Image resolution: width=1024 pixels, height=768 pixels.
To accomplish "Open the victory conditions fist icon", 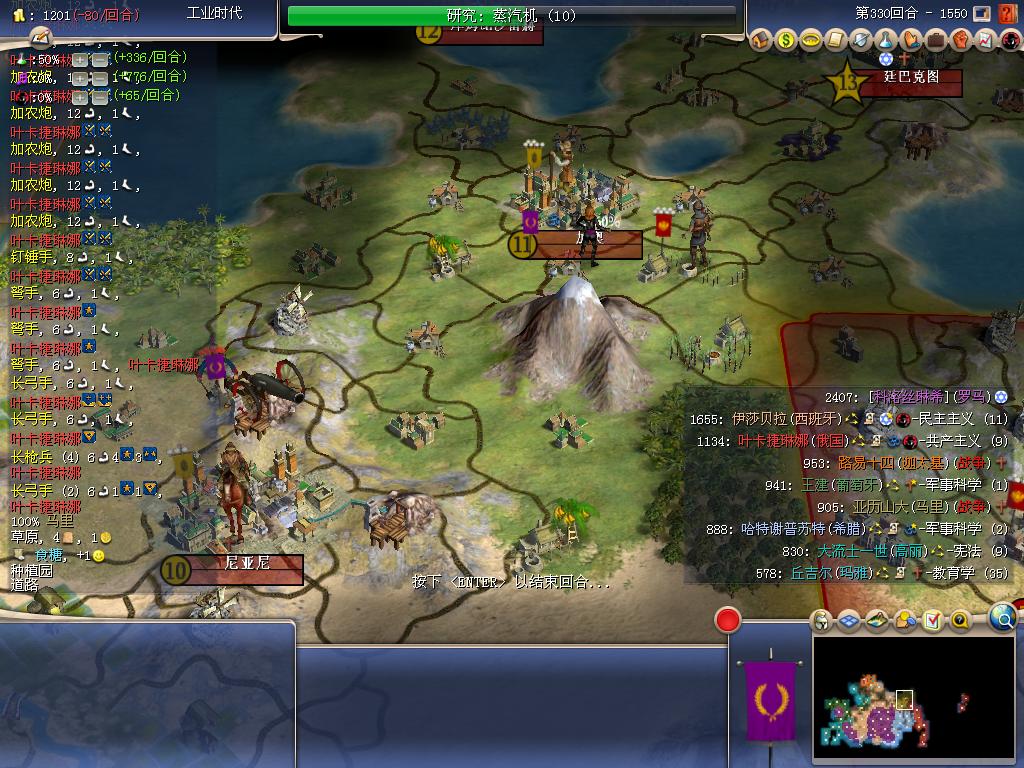I will [961, 40].
